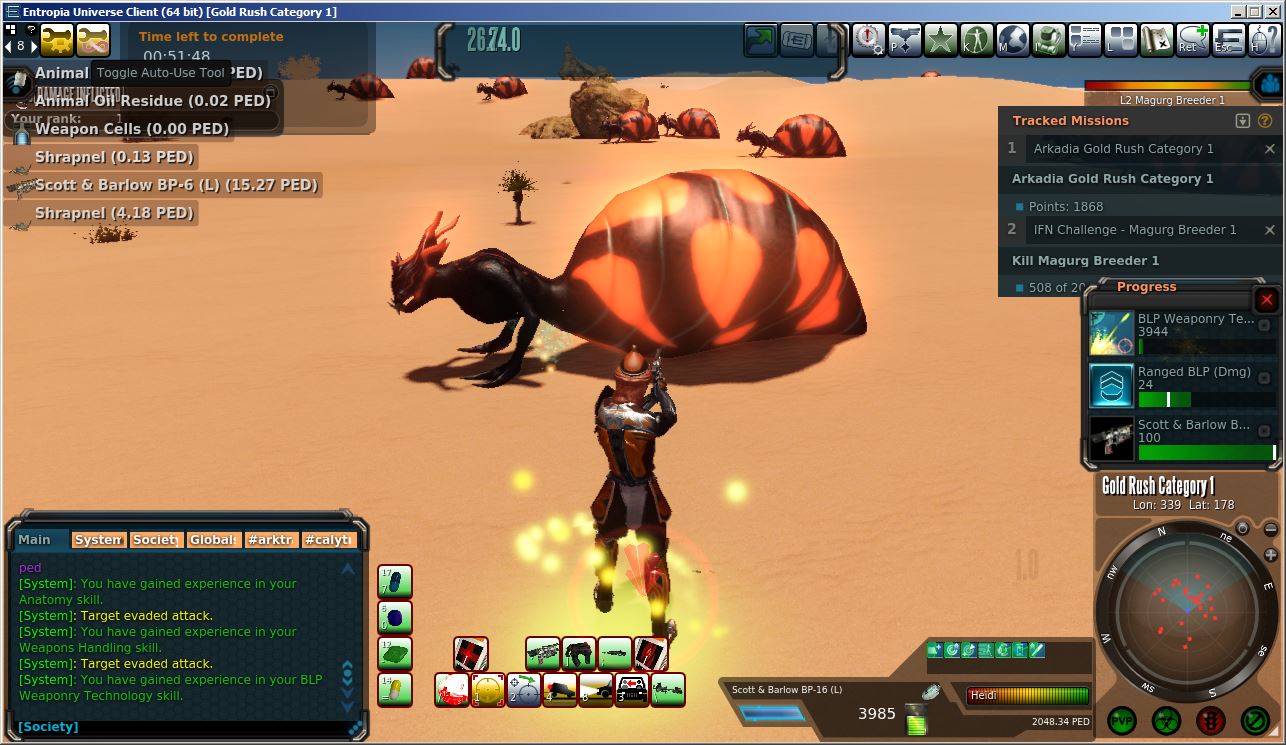The height and width of the screenshot is (745, 1286).
Task: Close the Progress panel with red X
Action: pyautogui.click(x=1266, y=299)
